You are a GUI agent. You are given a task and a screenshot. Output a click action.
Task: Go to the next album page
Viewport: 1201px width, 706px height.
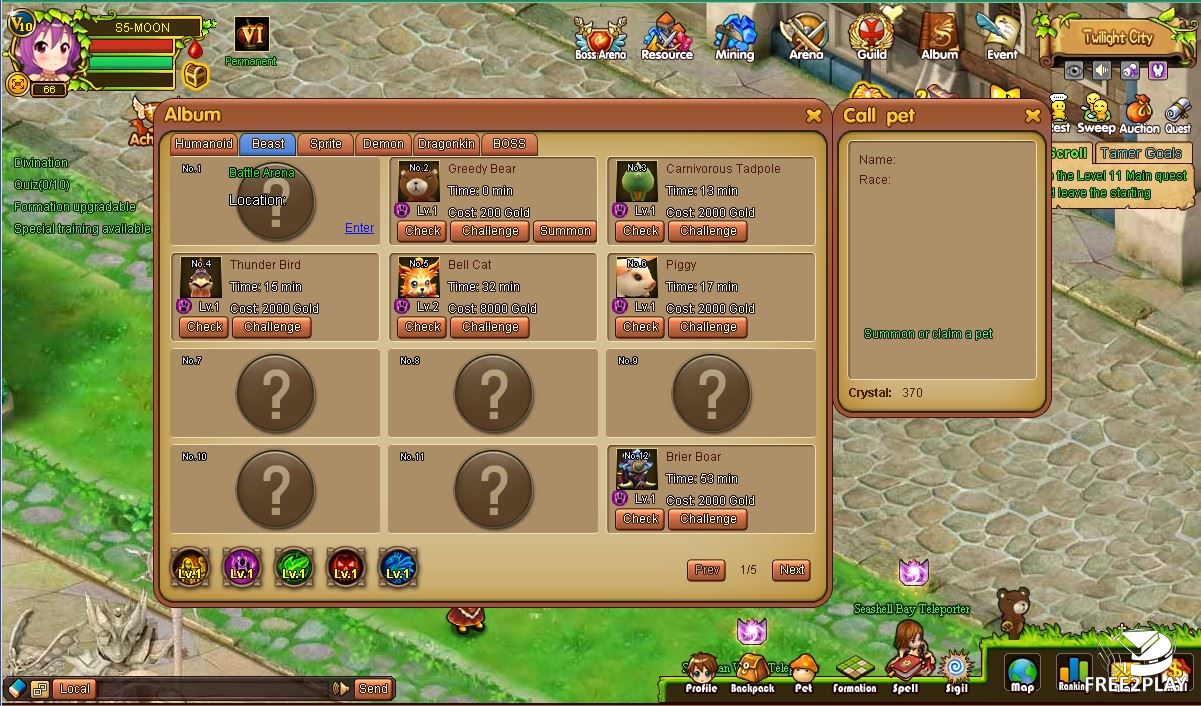point(792,570)
